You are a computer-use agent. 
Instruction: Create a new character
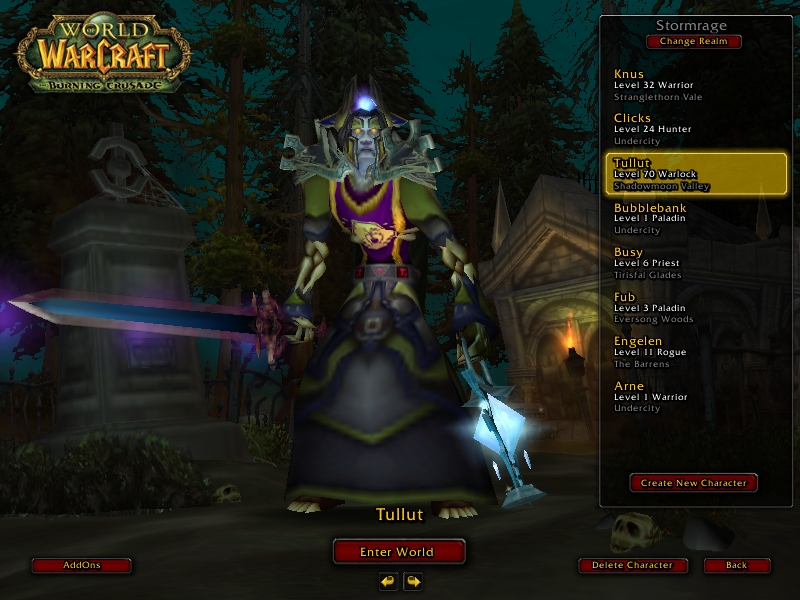694,483
